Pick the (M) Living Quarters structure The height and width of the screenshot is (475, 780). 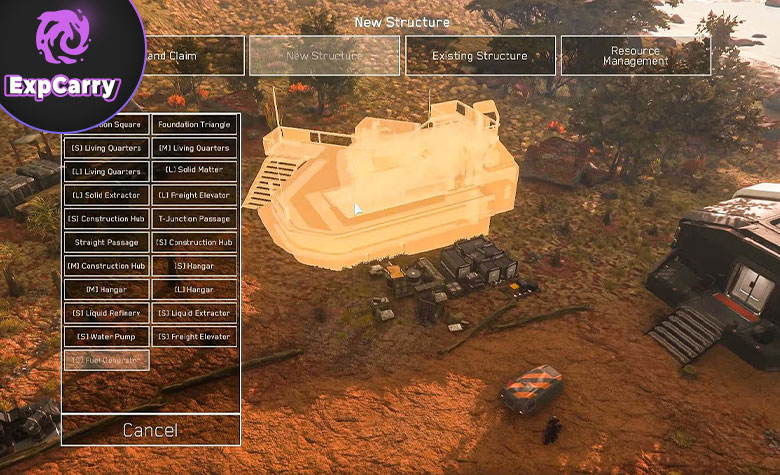[x=194, y=148]
